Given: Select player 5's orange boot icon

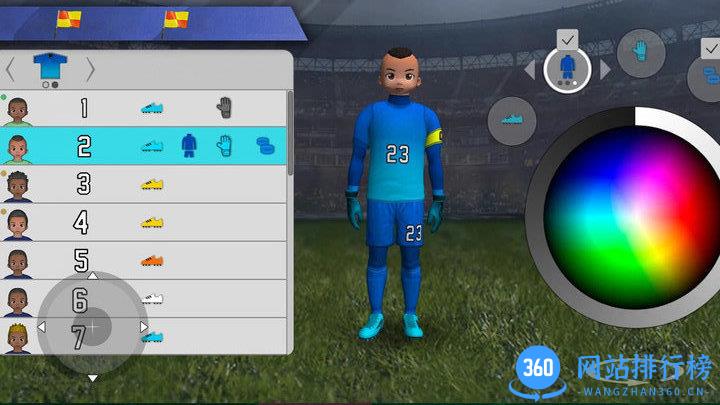Looking at the screenshot, I should [x=152, y=260].
